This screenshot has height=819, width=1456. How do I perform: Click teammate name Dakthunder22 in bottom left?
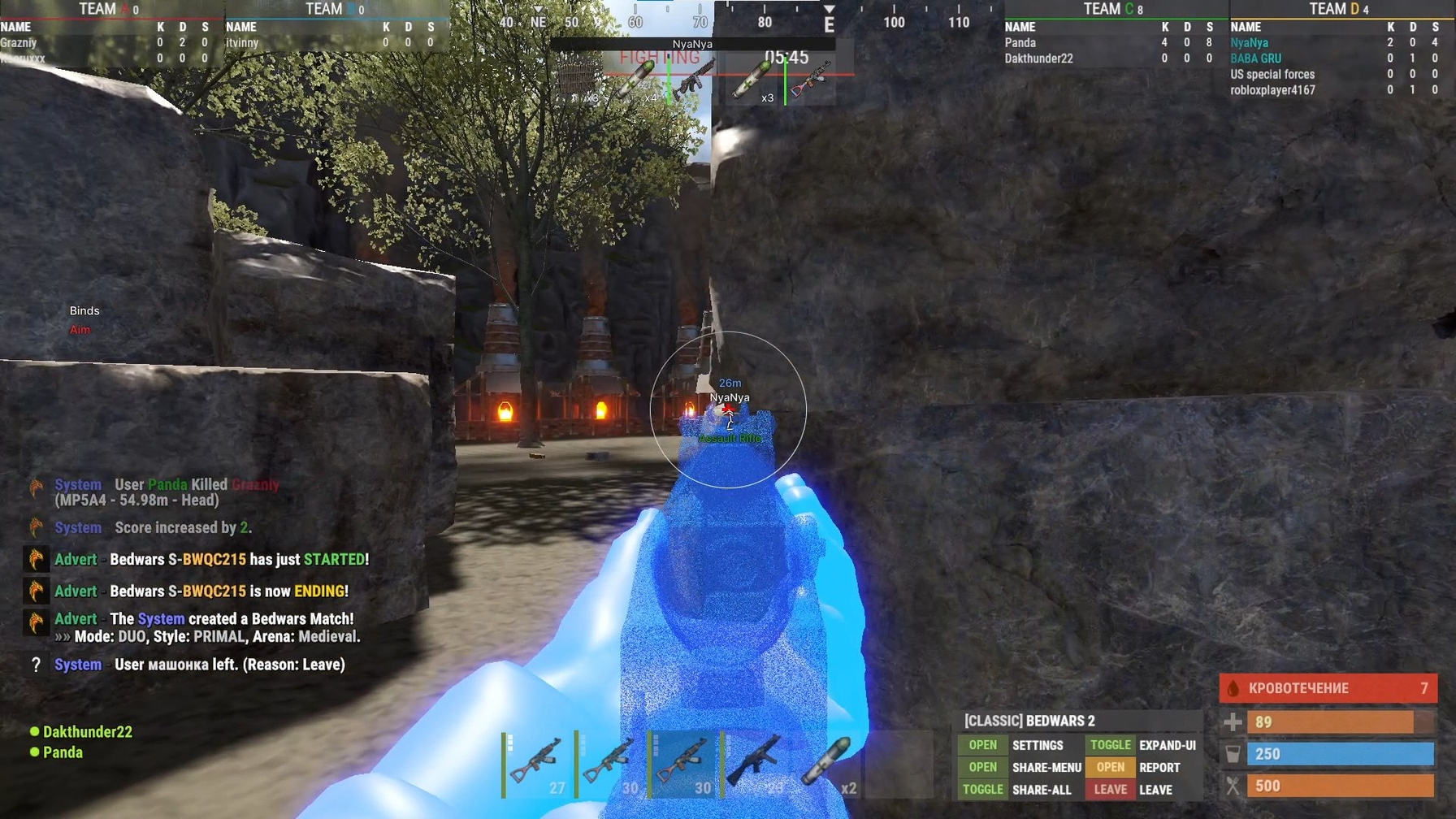[x=87, y=731]
